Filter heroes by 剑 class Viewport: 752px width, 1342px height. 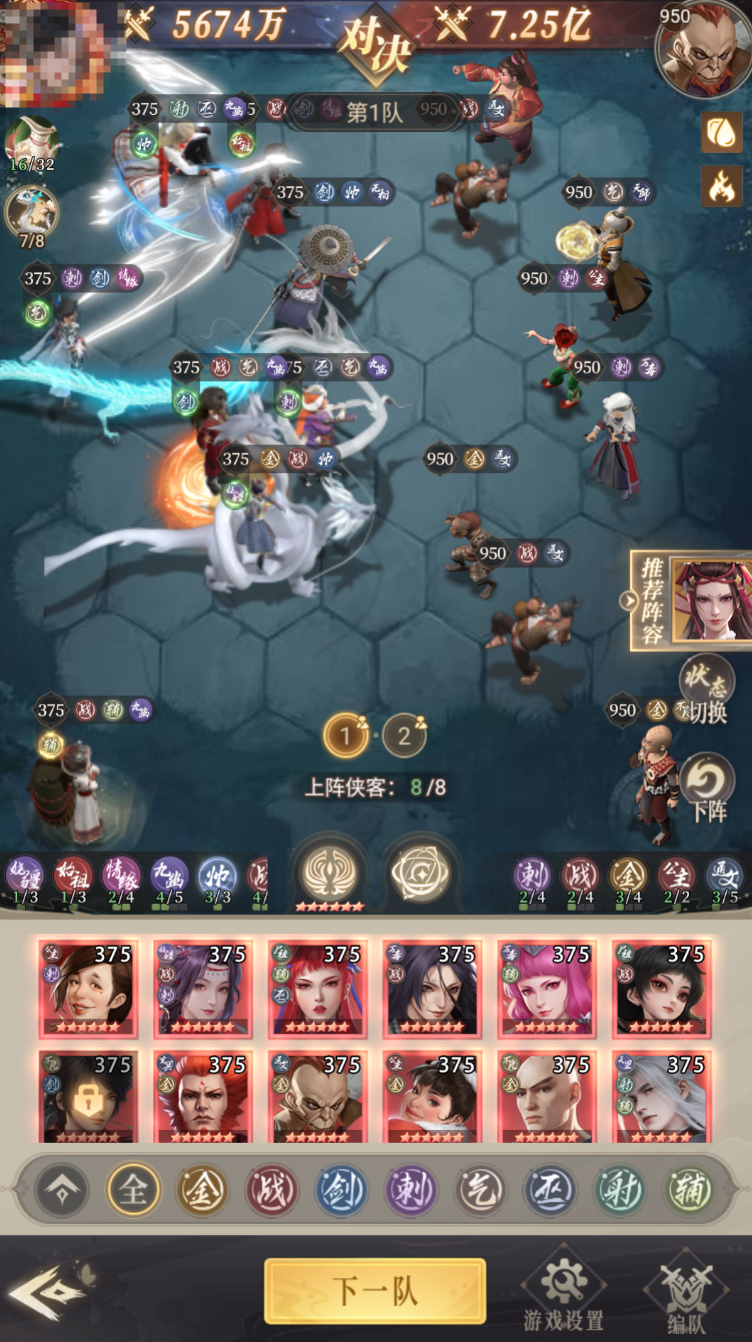342,1190
